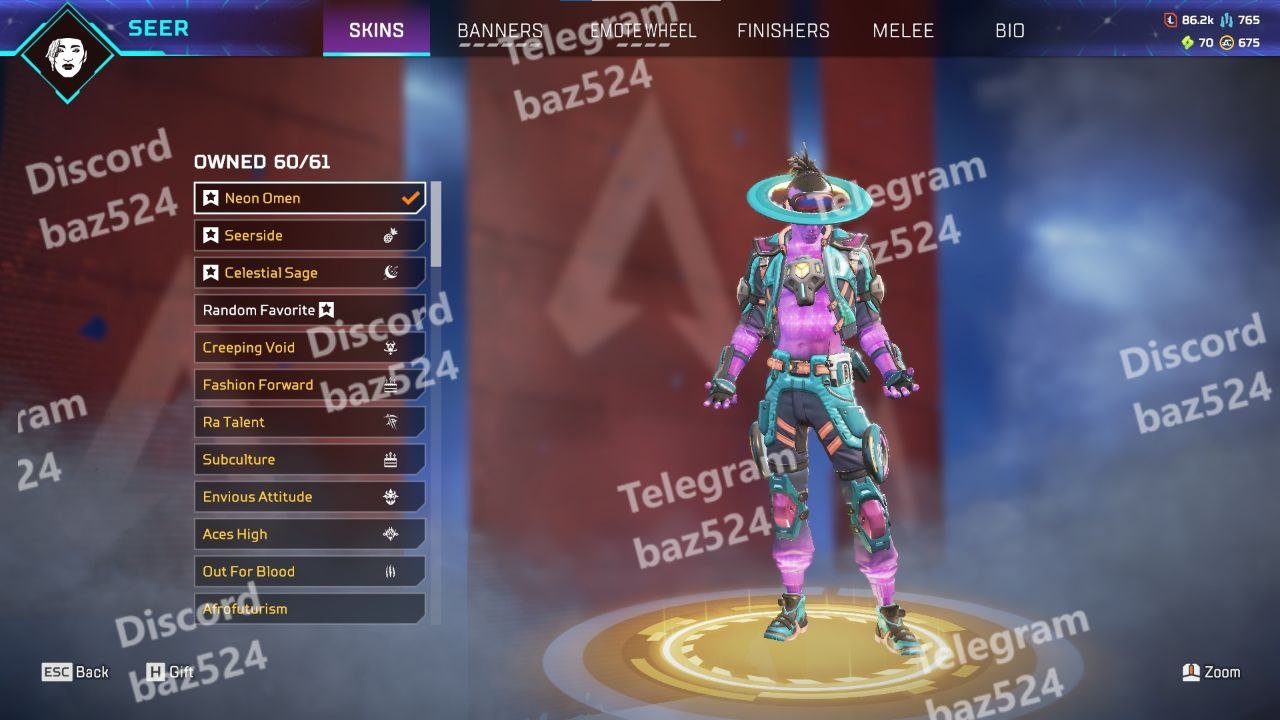This screenshot has width=1280, height=720.
Task: Preview the Ra Talent skin
Action: pos(309,422)
